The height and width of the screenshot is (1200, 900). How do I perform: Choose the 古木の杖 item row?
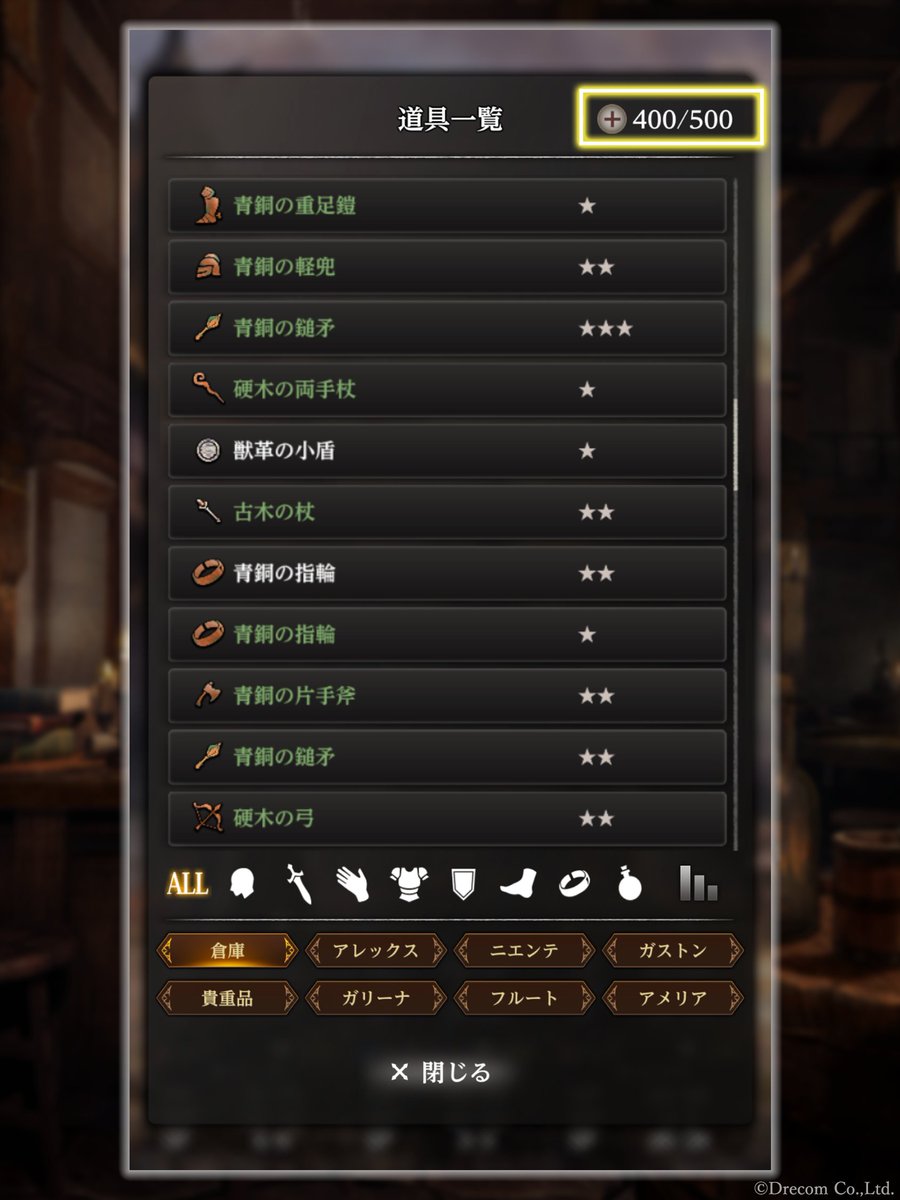coord(447,513)
